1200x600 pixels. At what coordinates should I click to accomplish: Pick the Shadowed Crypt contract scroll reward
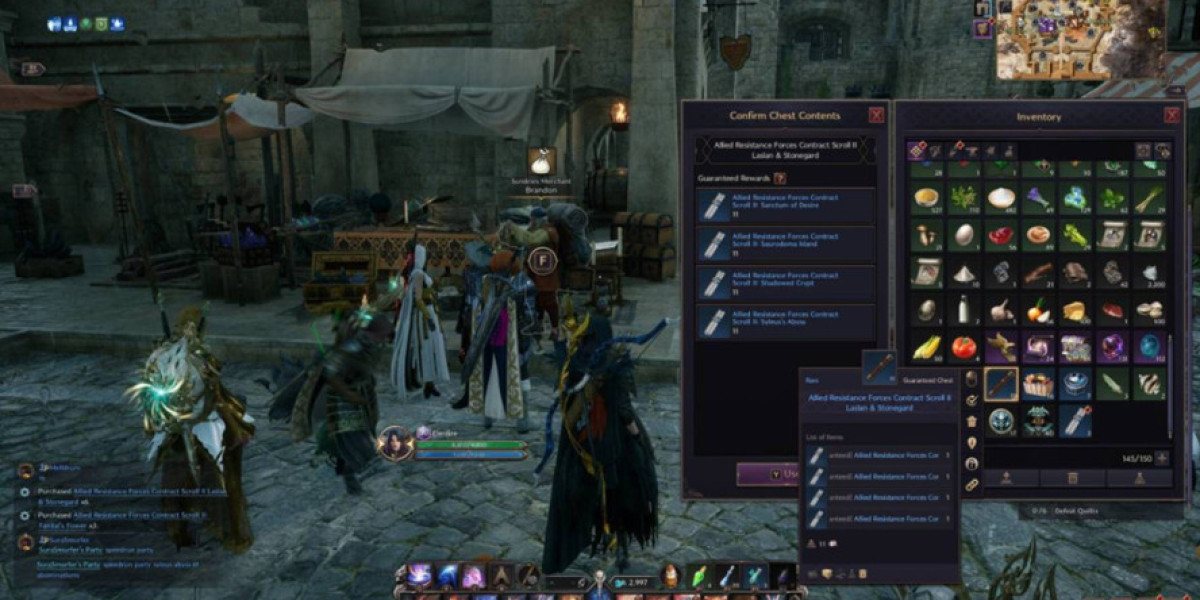786,284
